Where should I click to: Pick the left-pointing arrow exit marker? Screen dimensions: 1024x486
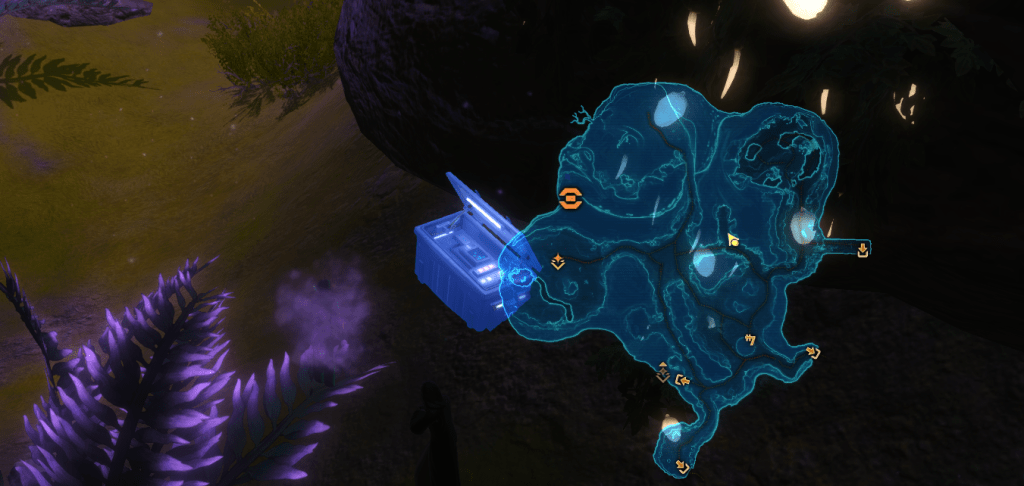coord(683,379)
